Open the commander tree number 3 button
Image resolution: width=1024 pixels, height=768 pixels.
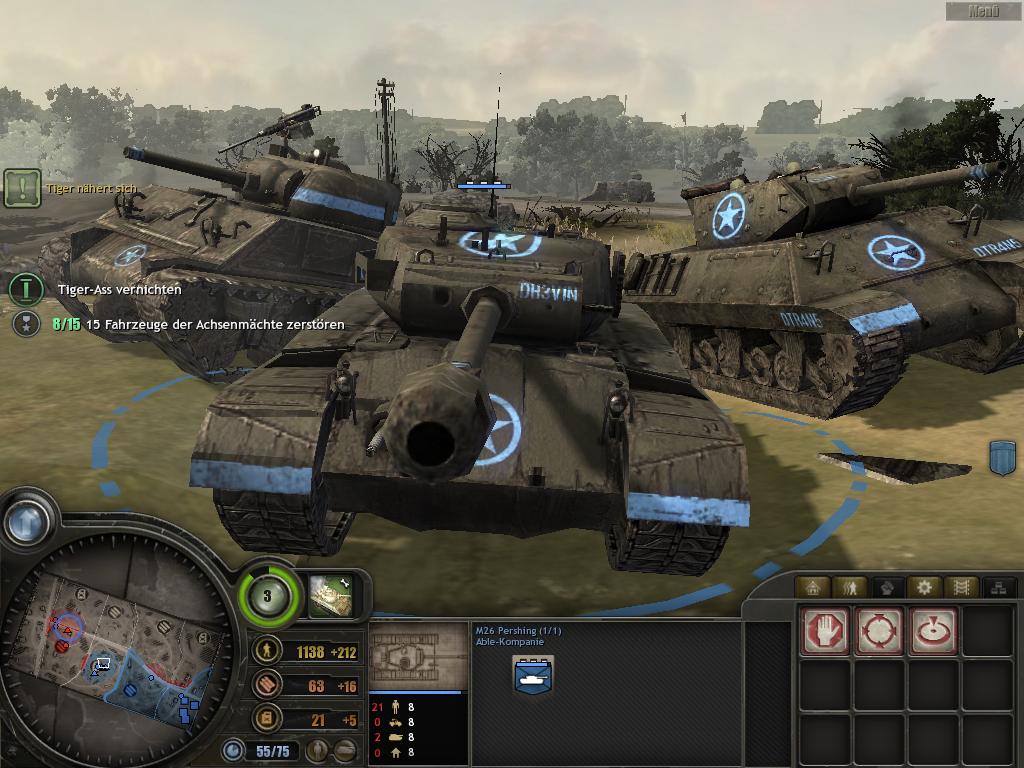[x=267, y=597]
